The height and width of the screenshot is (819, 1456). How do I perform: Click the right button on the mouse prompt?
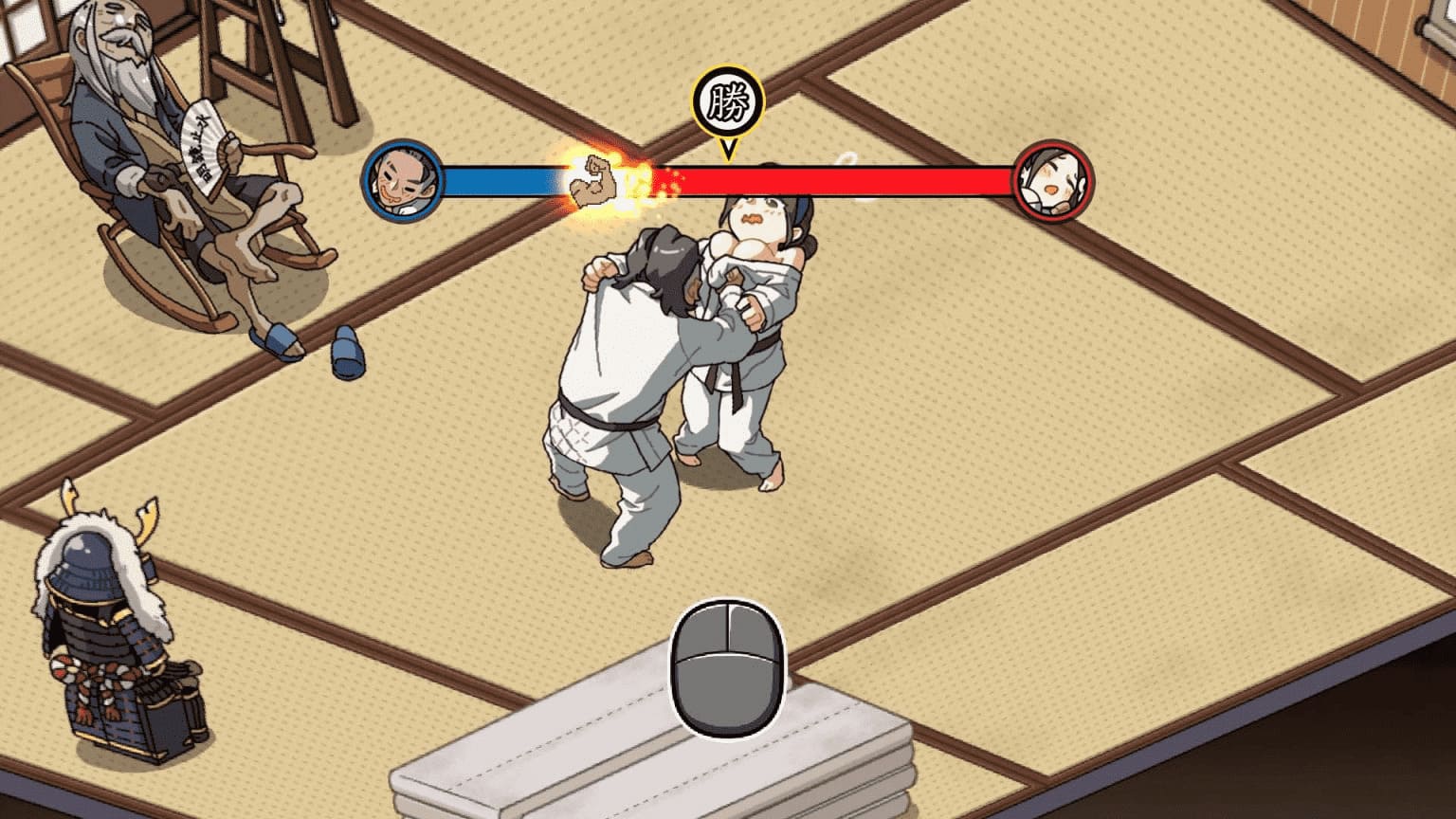tap(754, 630)
